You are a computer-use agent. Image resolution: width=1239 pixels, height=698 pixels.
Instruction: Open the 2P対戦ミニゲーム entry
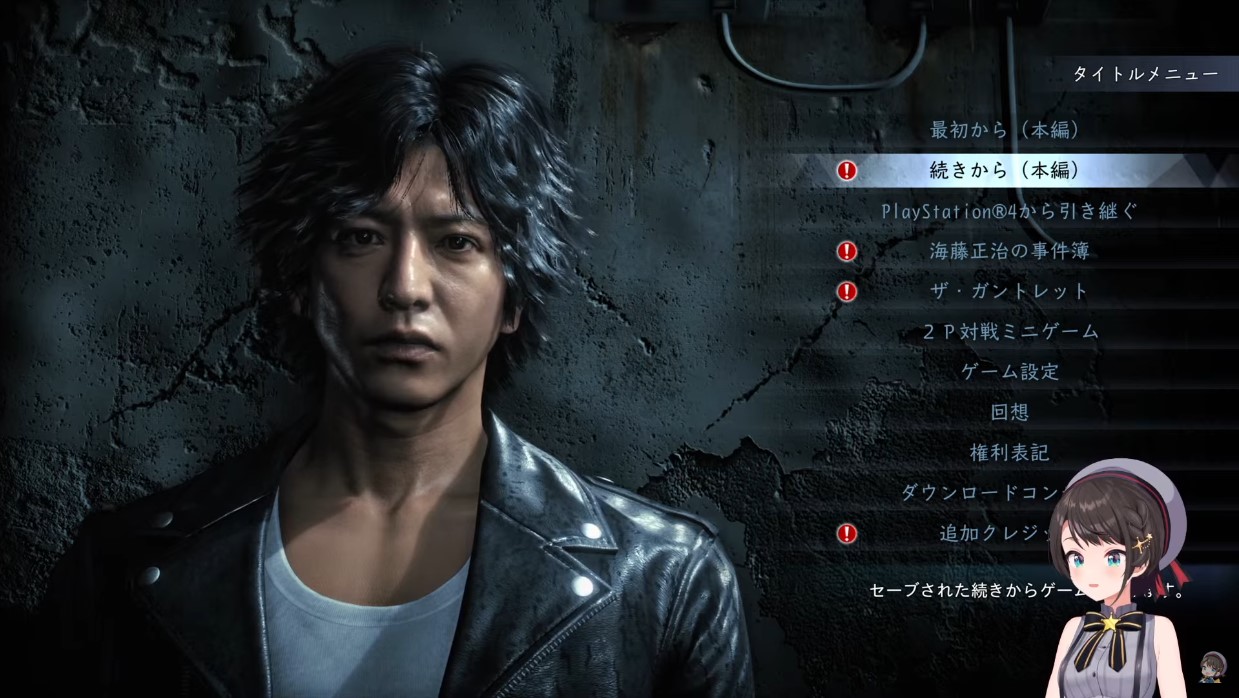(x=1009, y=332)
